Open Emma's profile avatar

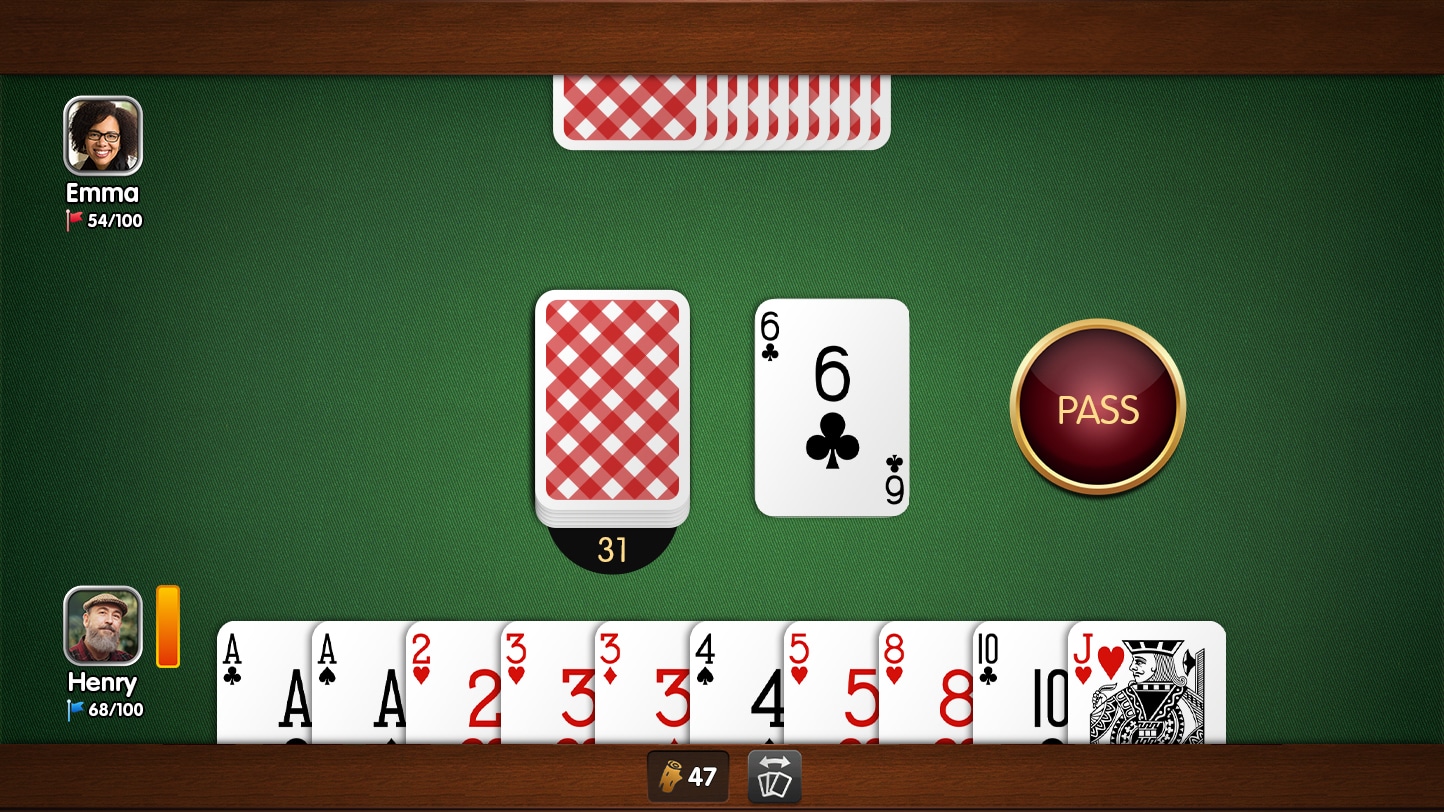tap(101, 133)
